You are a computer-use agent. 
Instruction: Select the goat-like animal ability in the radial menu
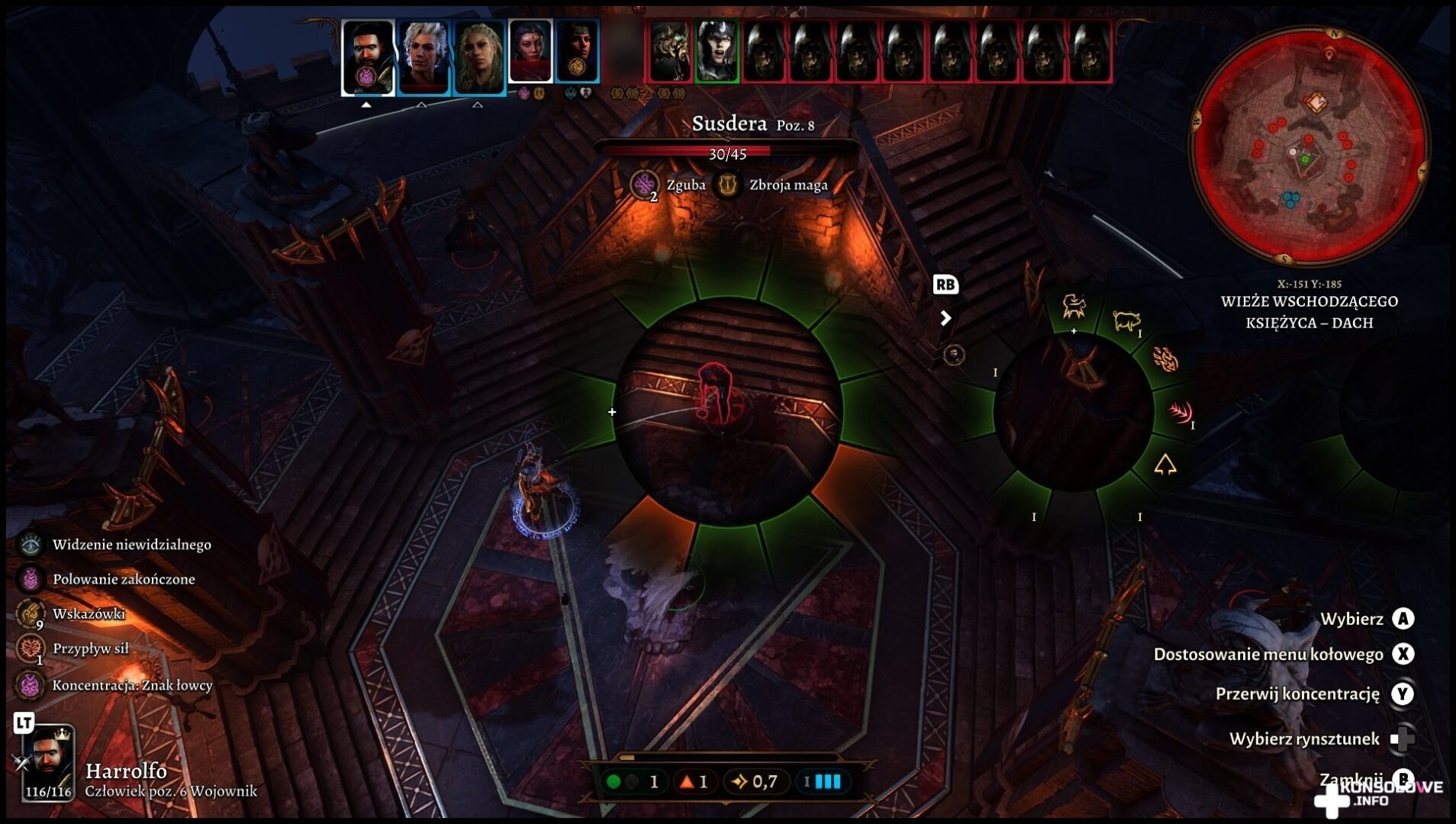[1074, 307]
